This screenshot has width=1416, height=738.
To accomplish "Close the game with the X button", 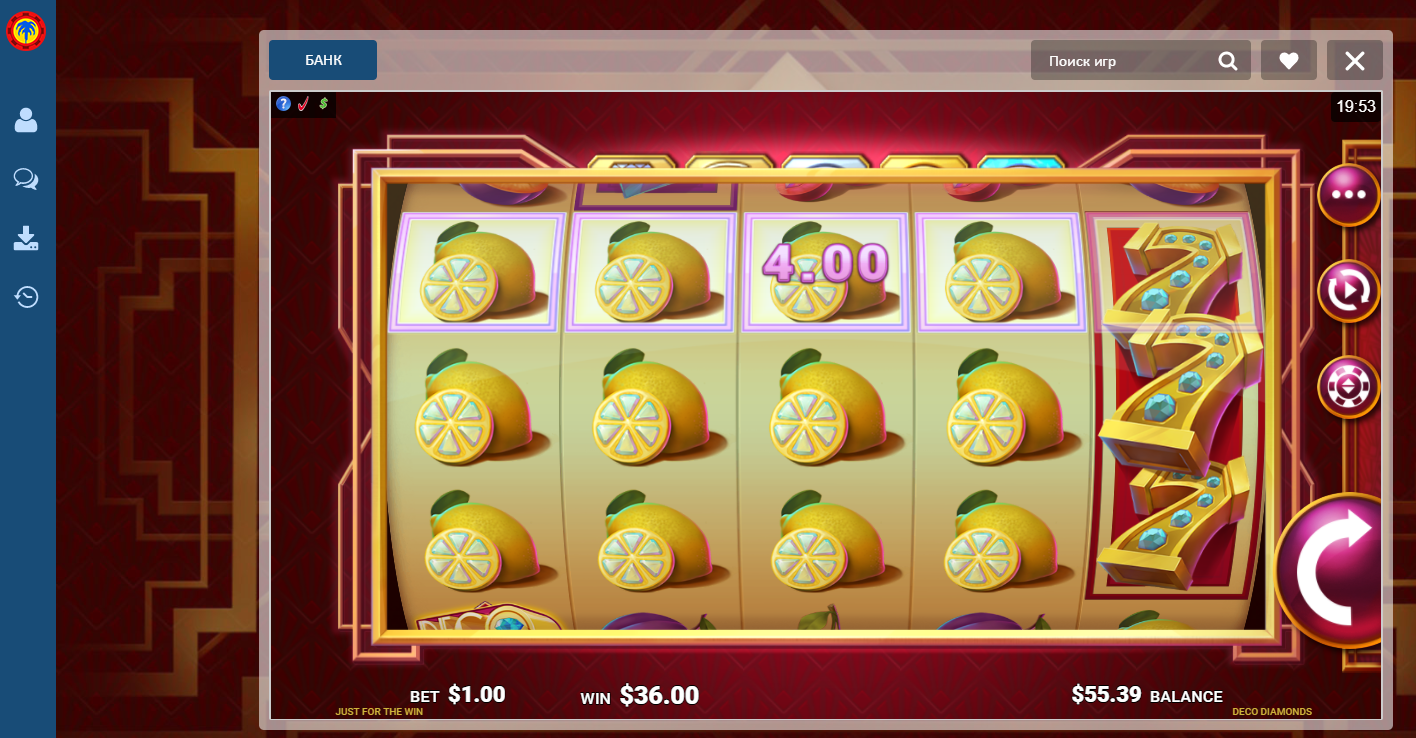I will coord(1355,60).
